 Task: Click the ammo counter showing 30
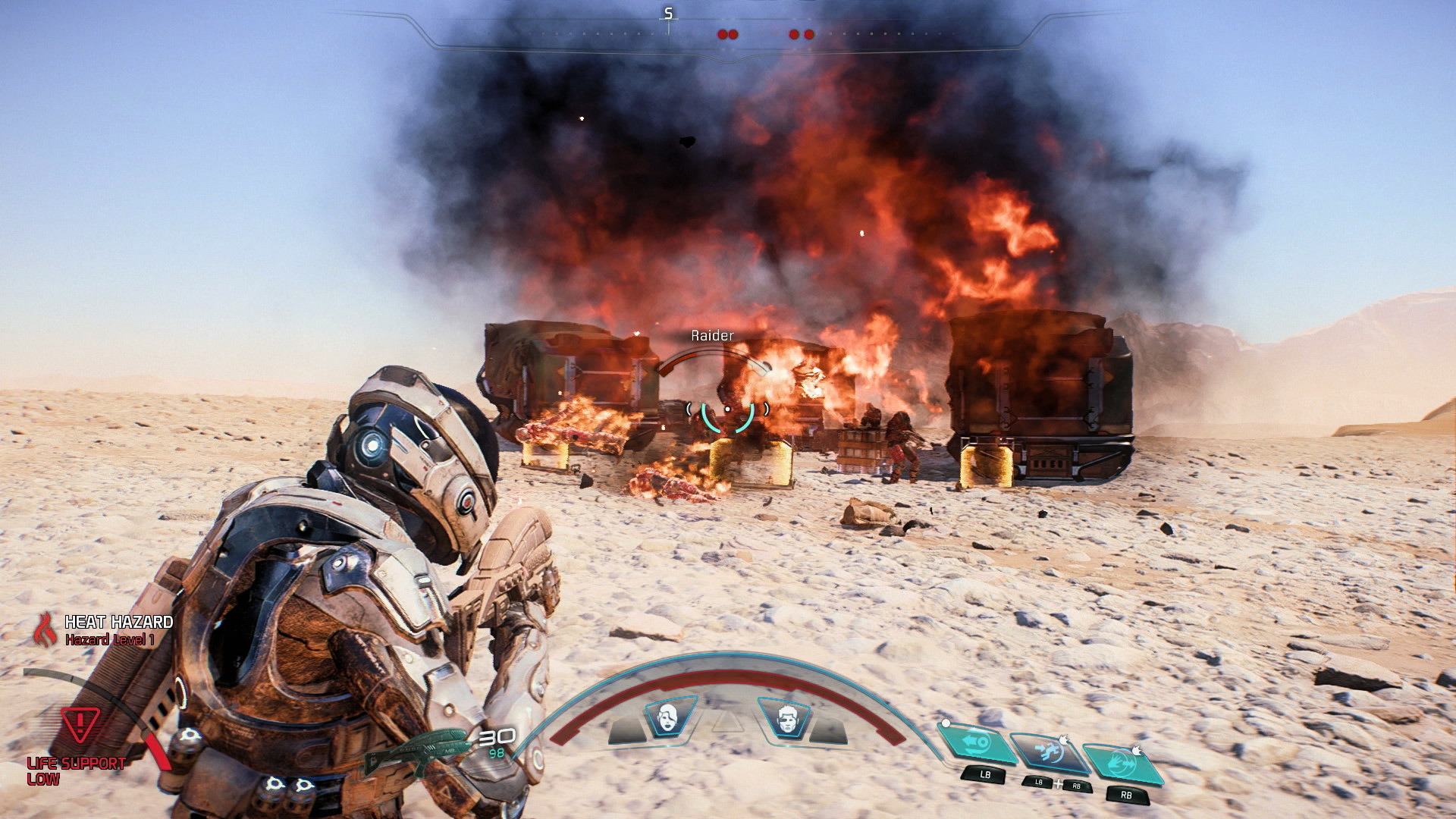pos(496,736)
